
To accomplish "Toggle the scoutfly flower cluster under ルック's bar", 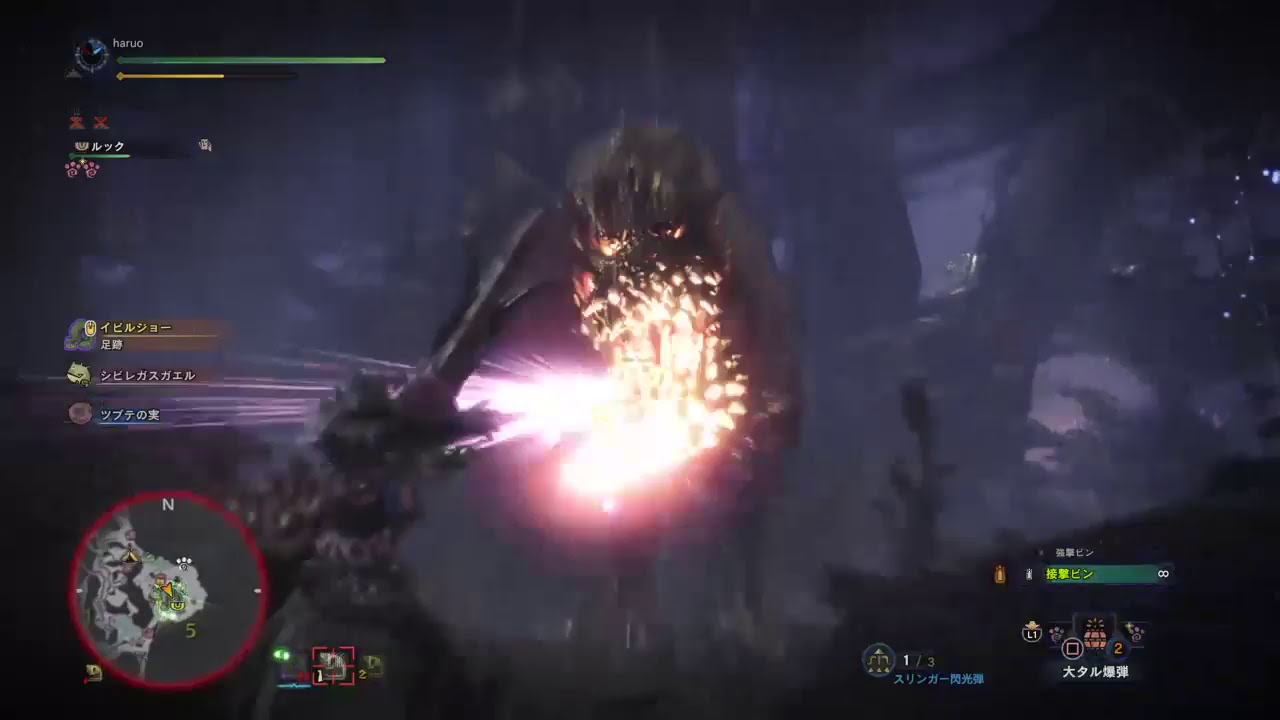I will coord(80,169).
